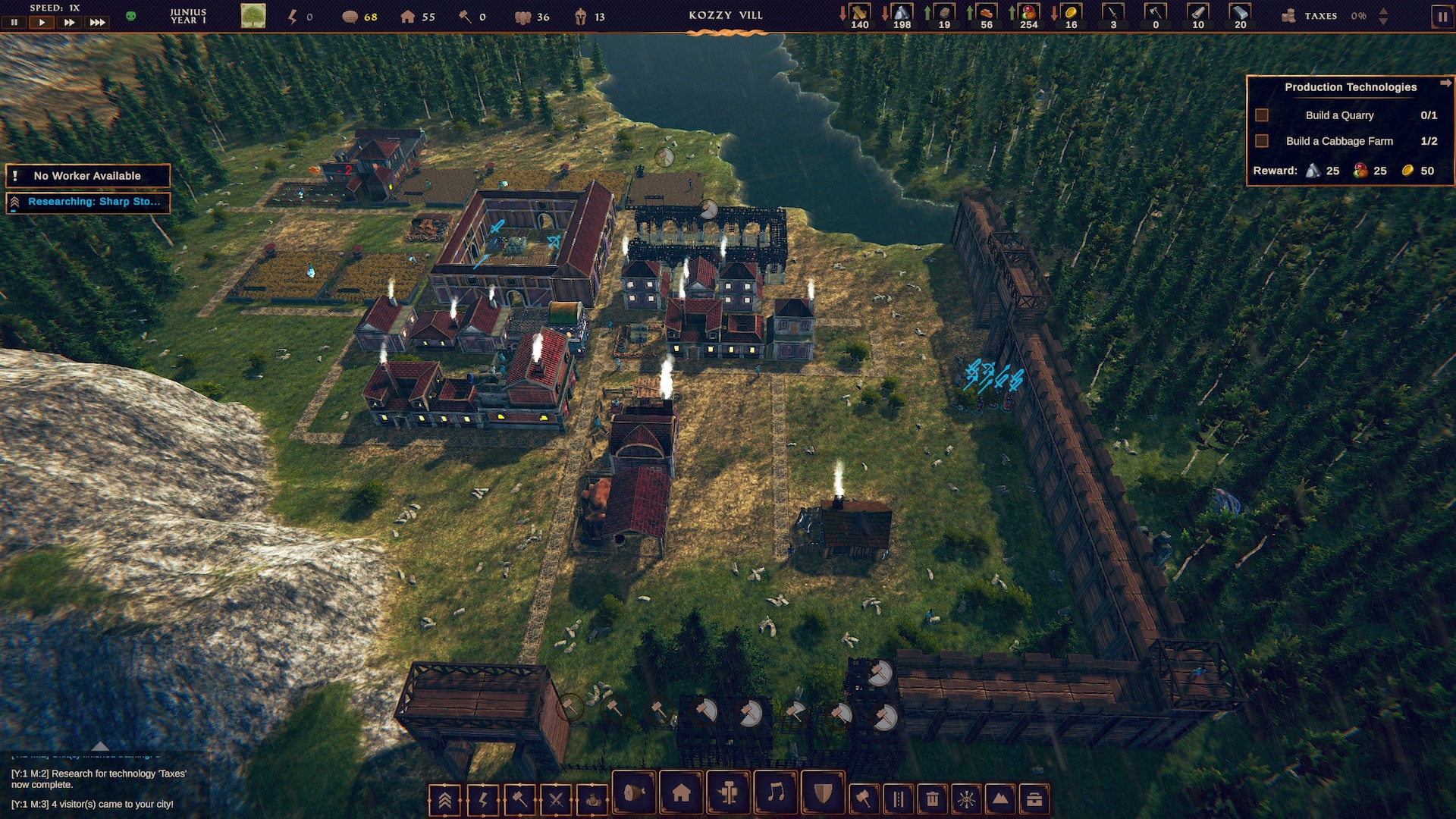Set triple fast-forward speed
The width and height of the screenshot is (1456, 819).
[97, 22]
